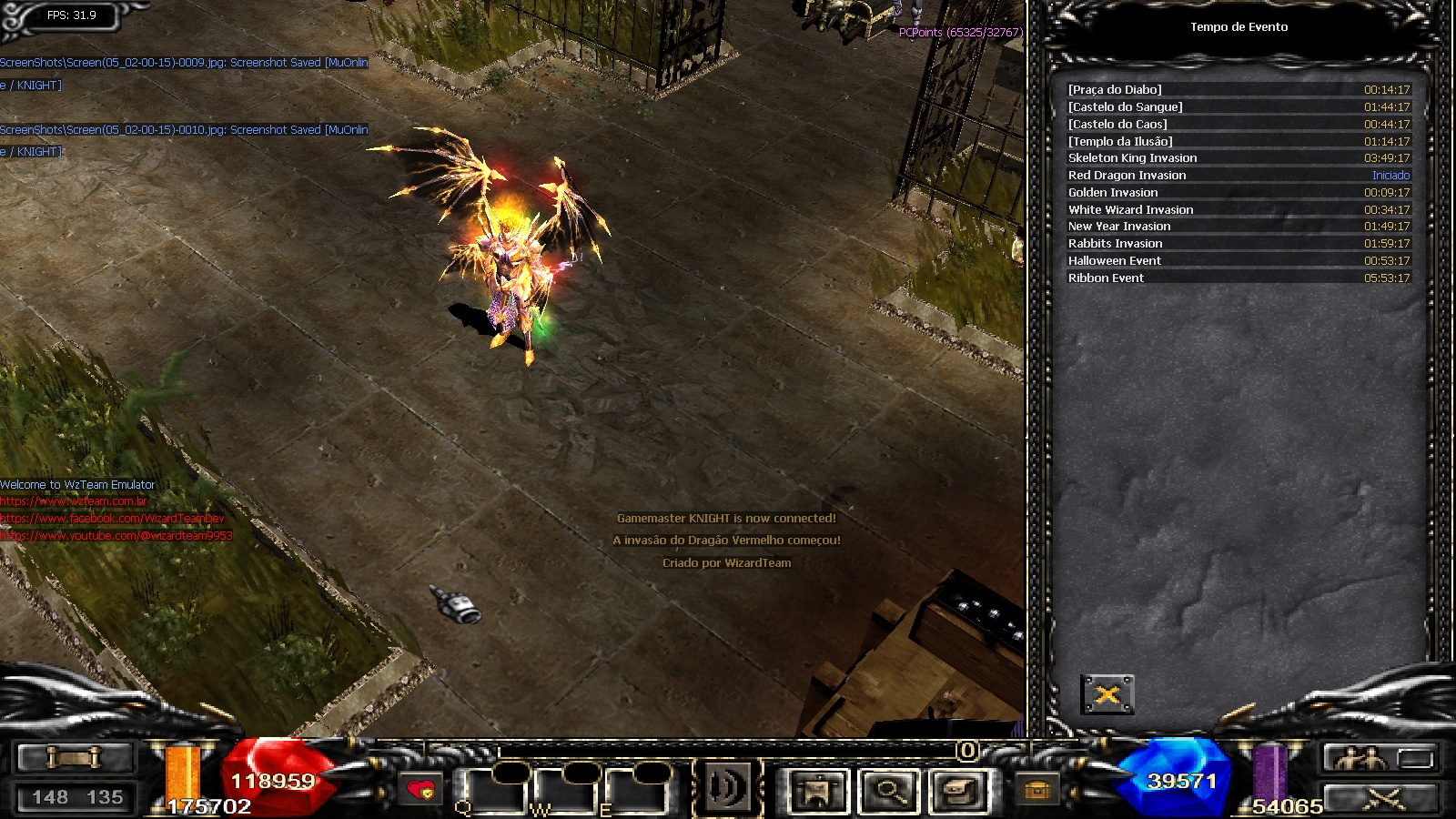1456x819 pixels.
Task: Click the scroll button above the coordinates
Action: (75, 757)
